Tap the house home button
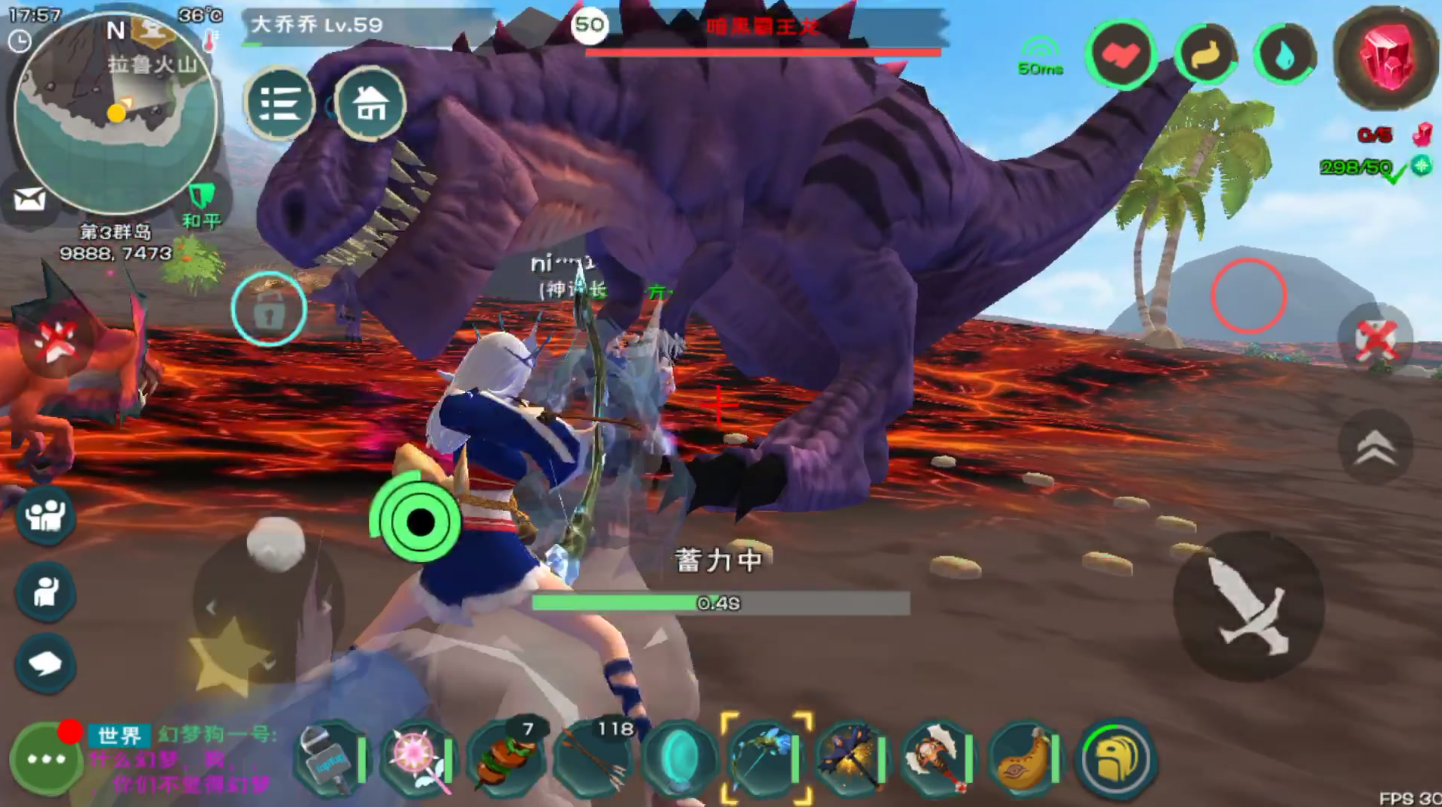 click(370, 102)
